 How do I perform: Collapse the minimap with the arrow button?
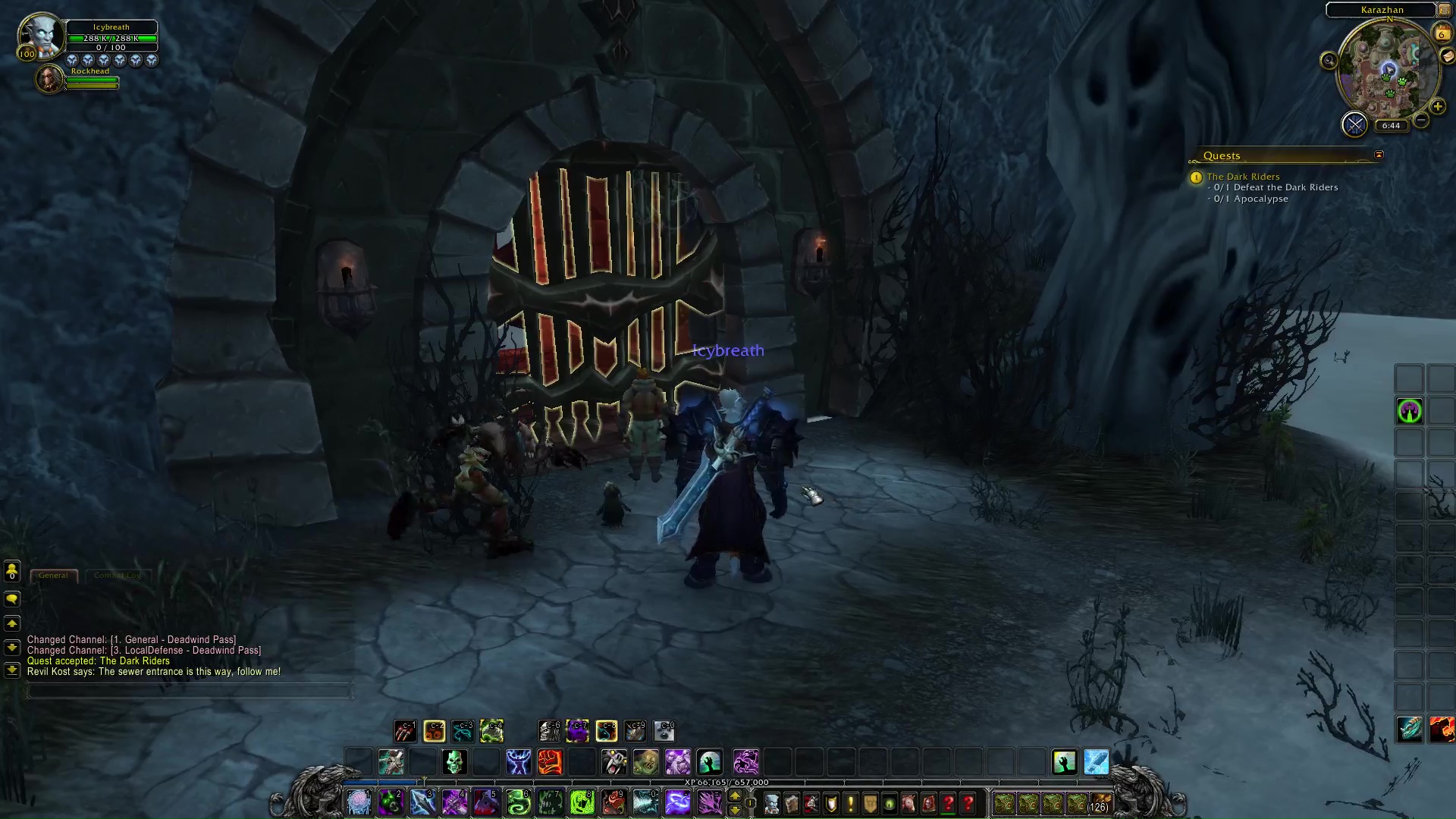(1444, 10)
